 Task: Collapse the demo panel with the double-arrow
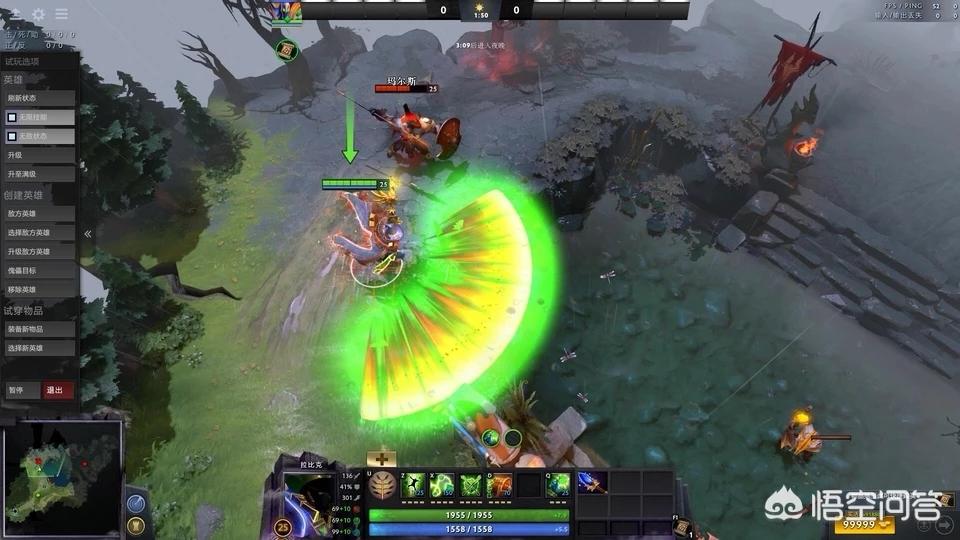[x=88, y=234]
